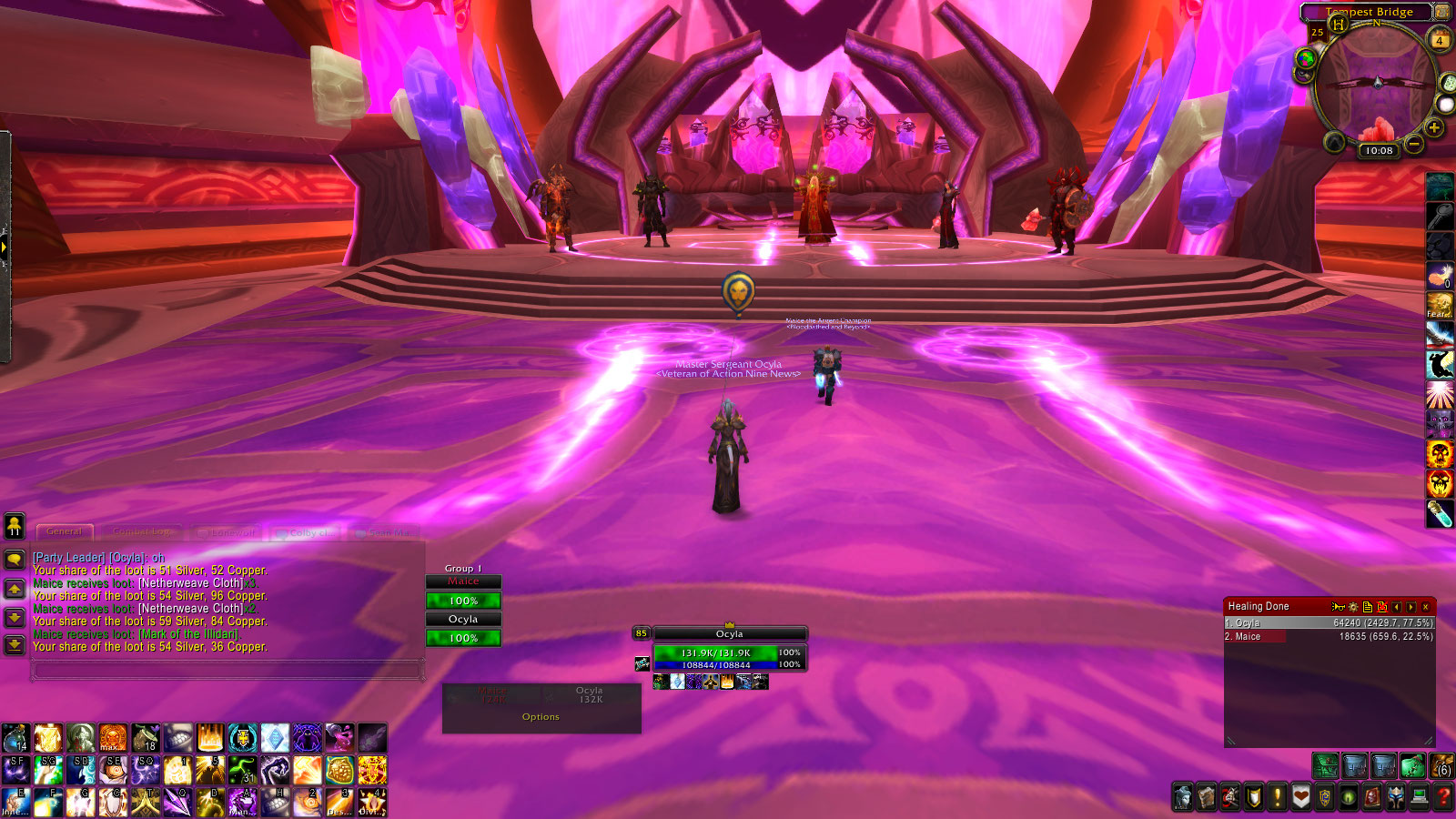Open the Options button below unit frame
The height and width of the screenshot is (819, 1456).
tap(541, 717)
